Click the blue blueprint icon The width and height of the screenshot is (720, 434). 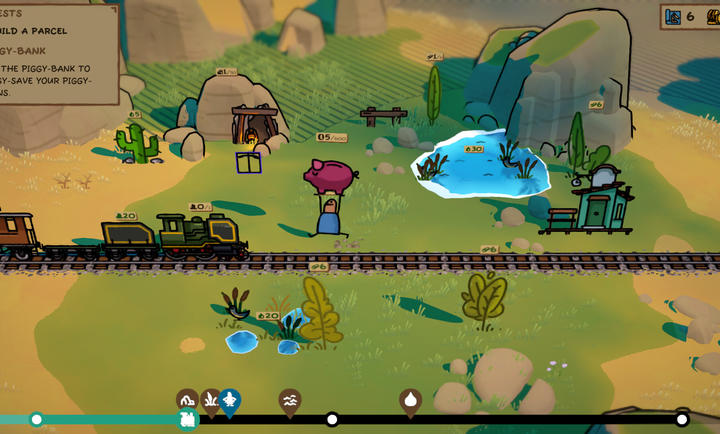pyautogui.click(x=671, y=17)
